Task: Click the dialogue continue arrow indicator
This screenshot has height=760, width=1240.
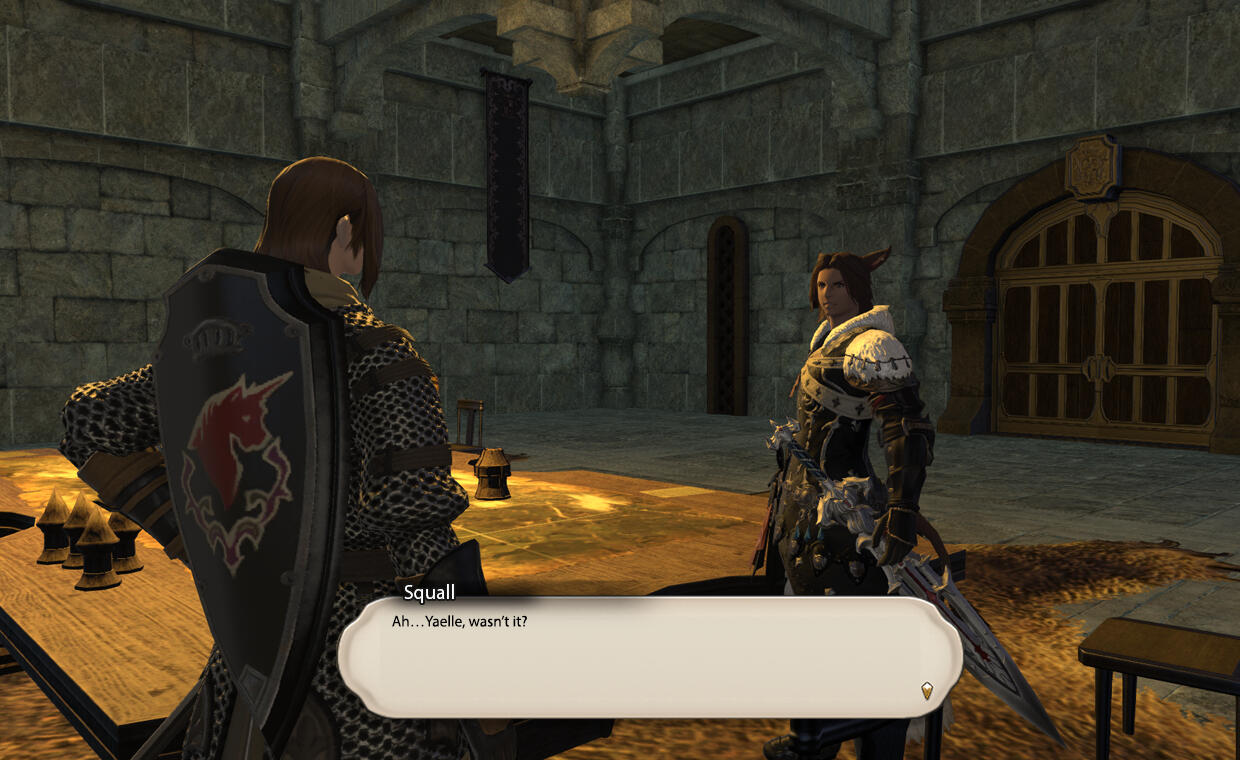Action: click(927, 690)
